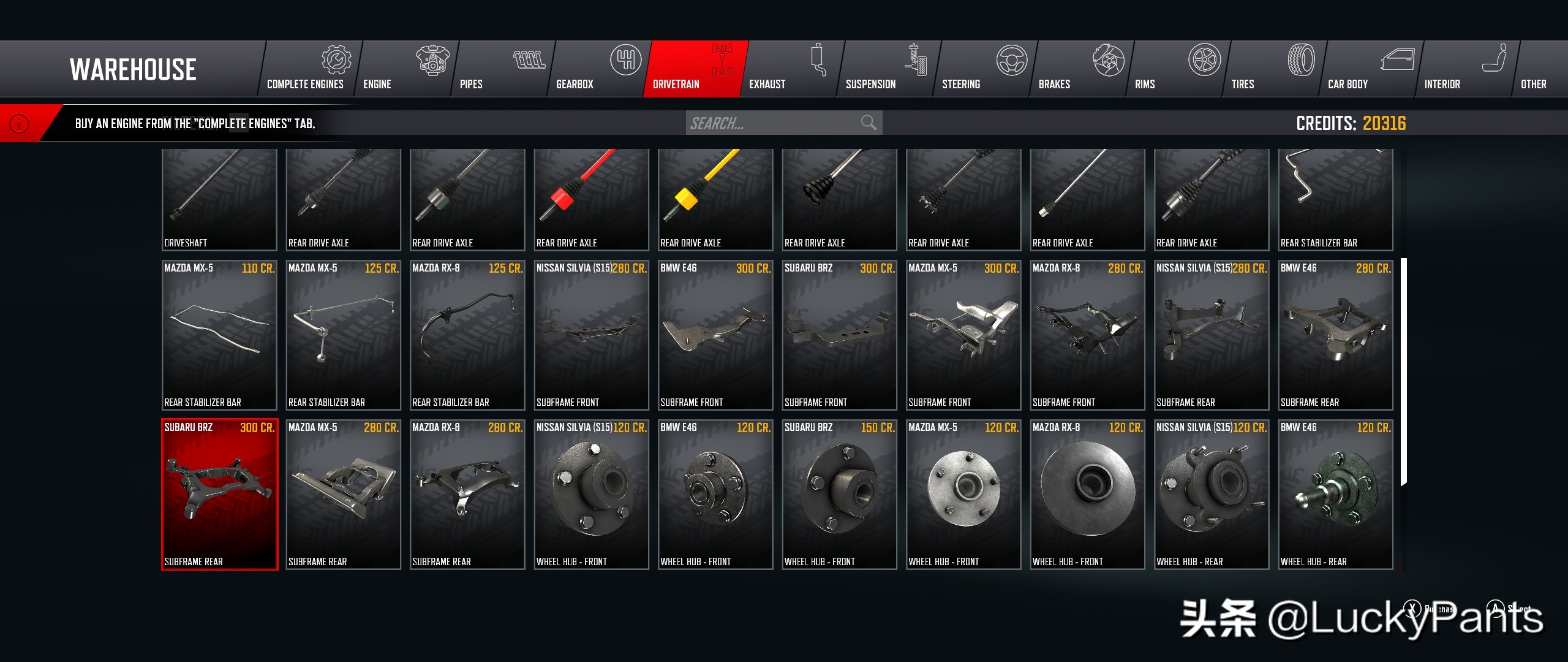Show the Exhaust parts tab
The image size is (1568, 662).
coord(791,69)
